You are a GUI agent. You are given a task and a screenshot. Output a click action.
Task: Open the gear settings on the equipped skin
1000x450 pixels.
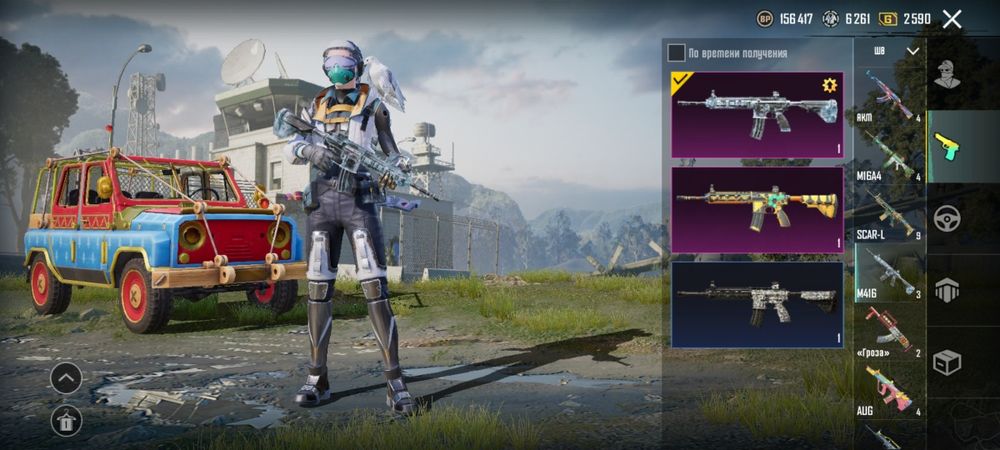[829, 86]
